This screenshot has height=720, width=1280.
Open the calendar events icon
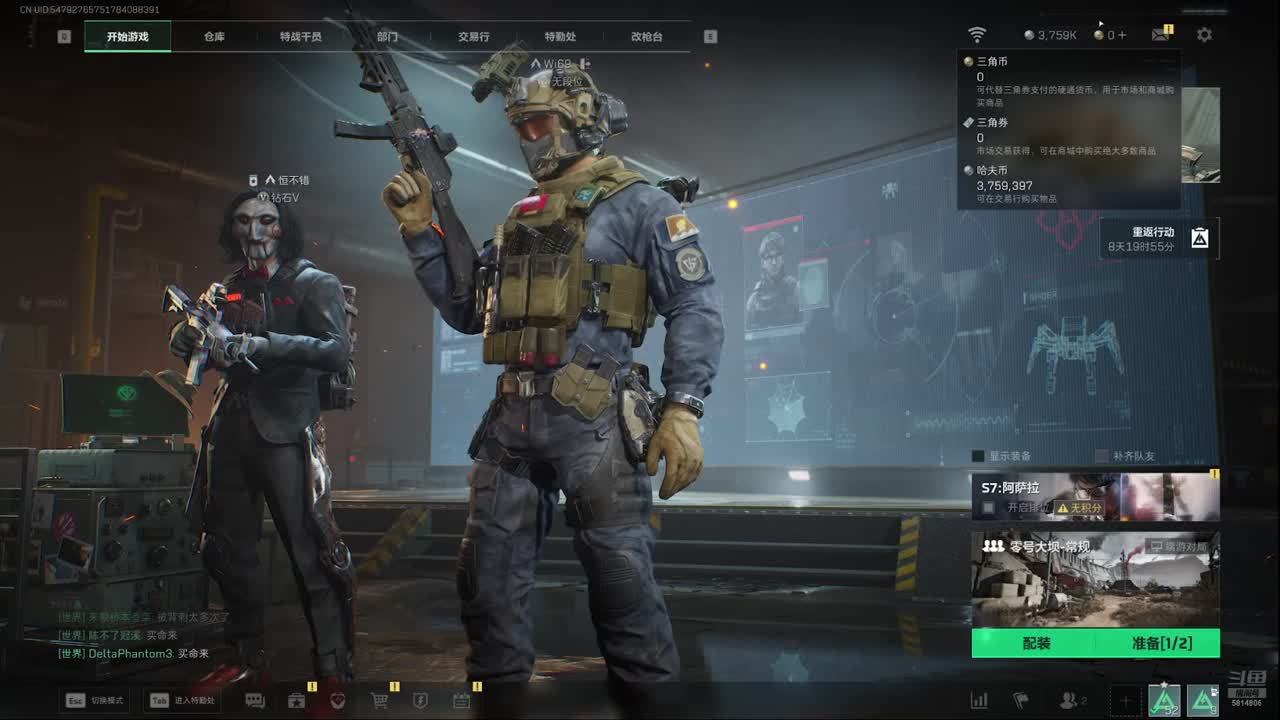(461, 701)
